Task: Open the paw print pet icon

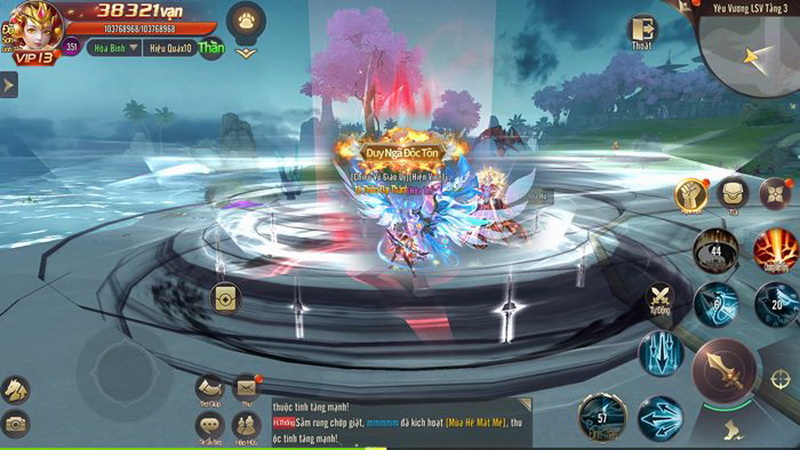Action: click(x=245, y=19)
